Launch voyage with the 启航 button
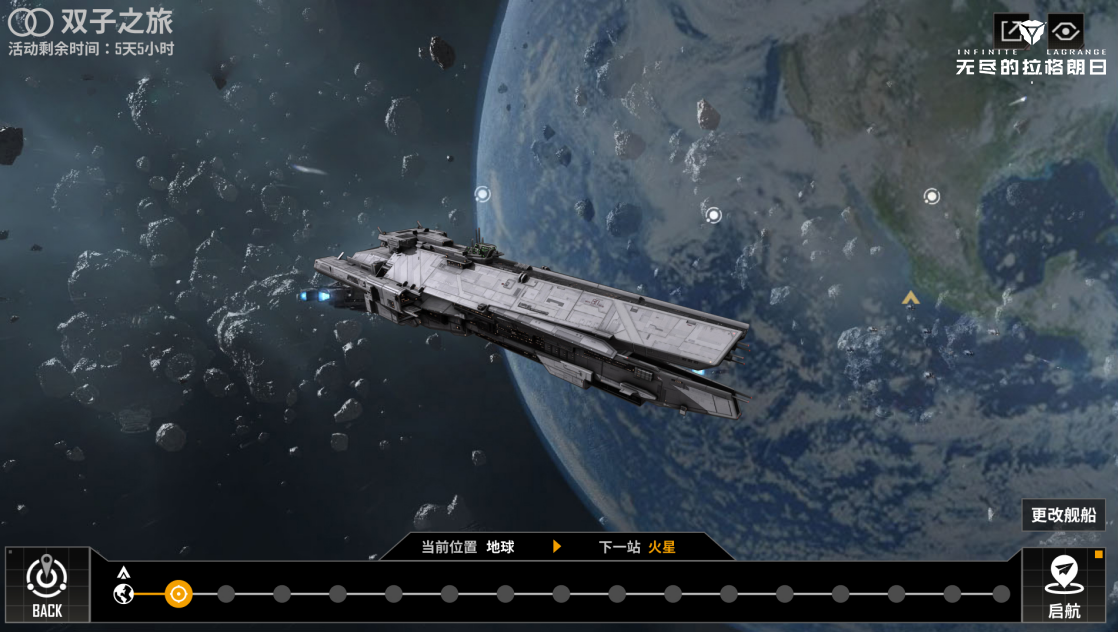 1063,585
